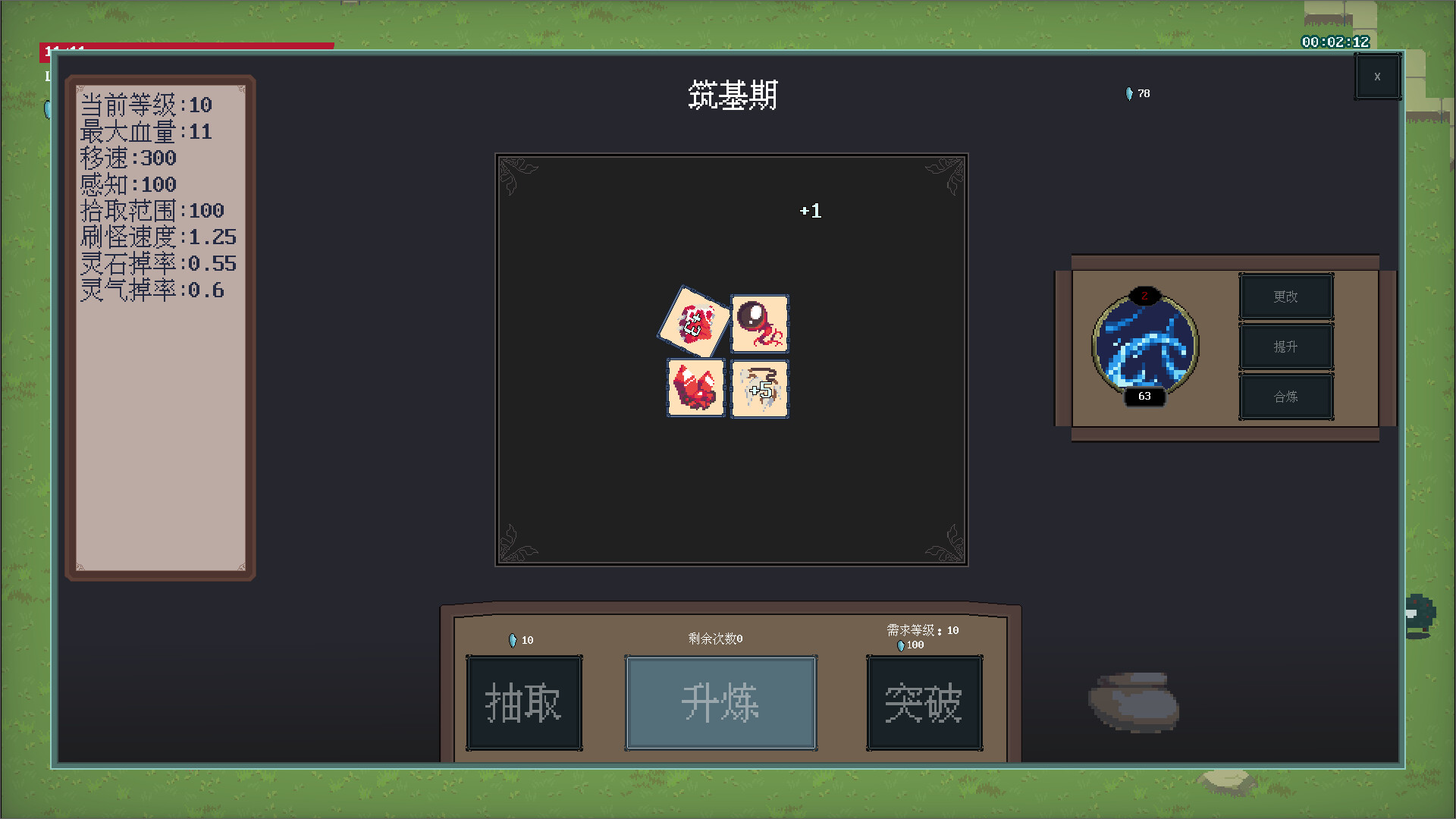Click the blue water technique orb
The width and height of the screenshot is (1456, 819).
point(1145,347)
